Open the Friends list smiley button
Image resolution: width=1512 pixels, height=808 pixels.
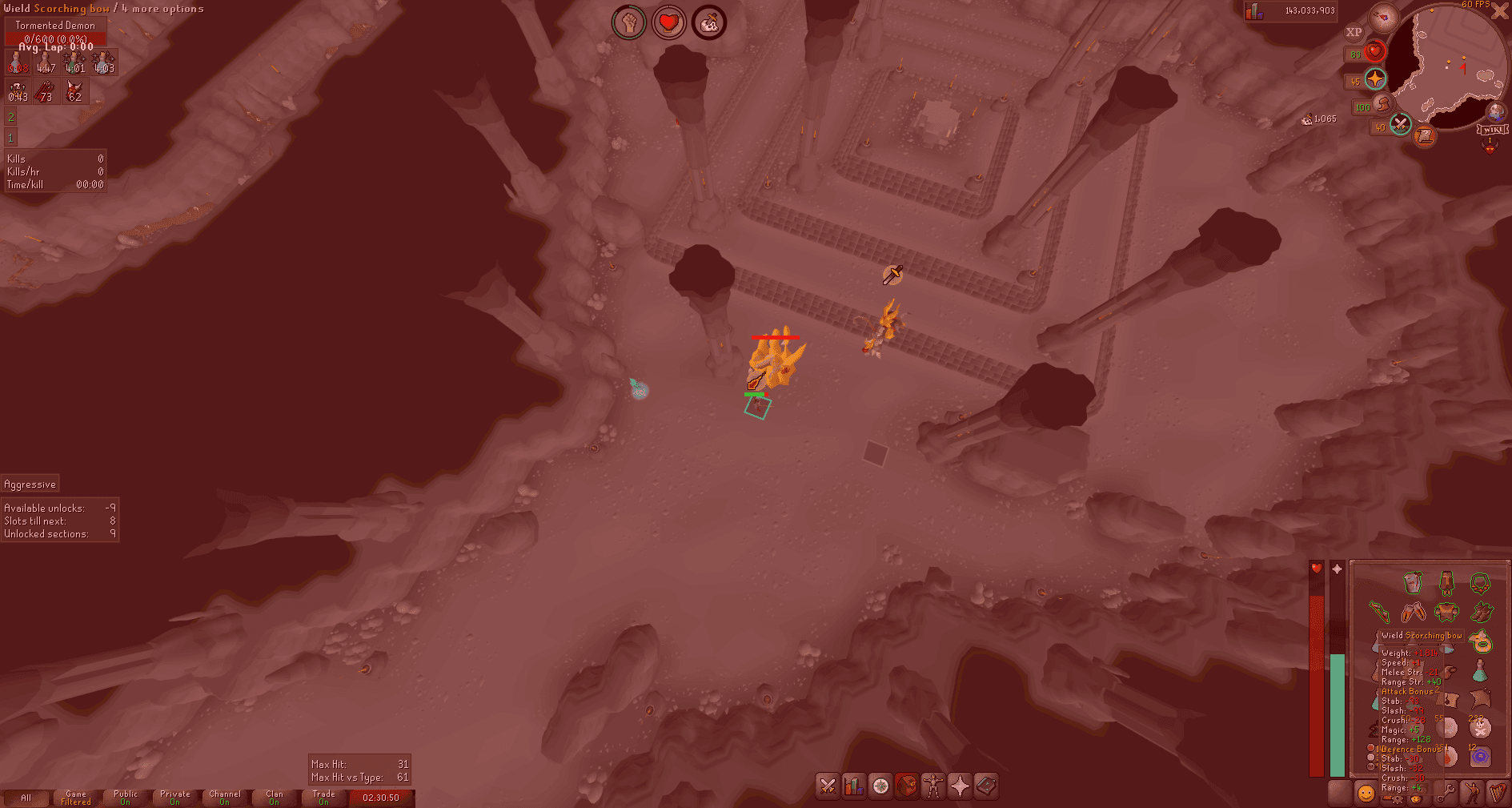coord(1366,794)
